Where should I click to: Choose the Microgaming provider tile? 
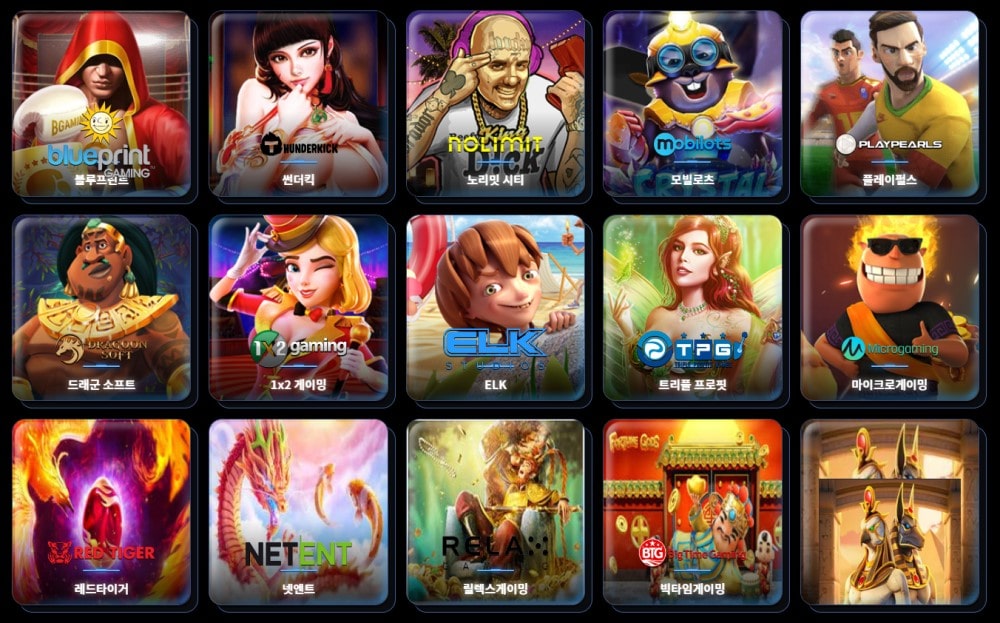889,308
